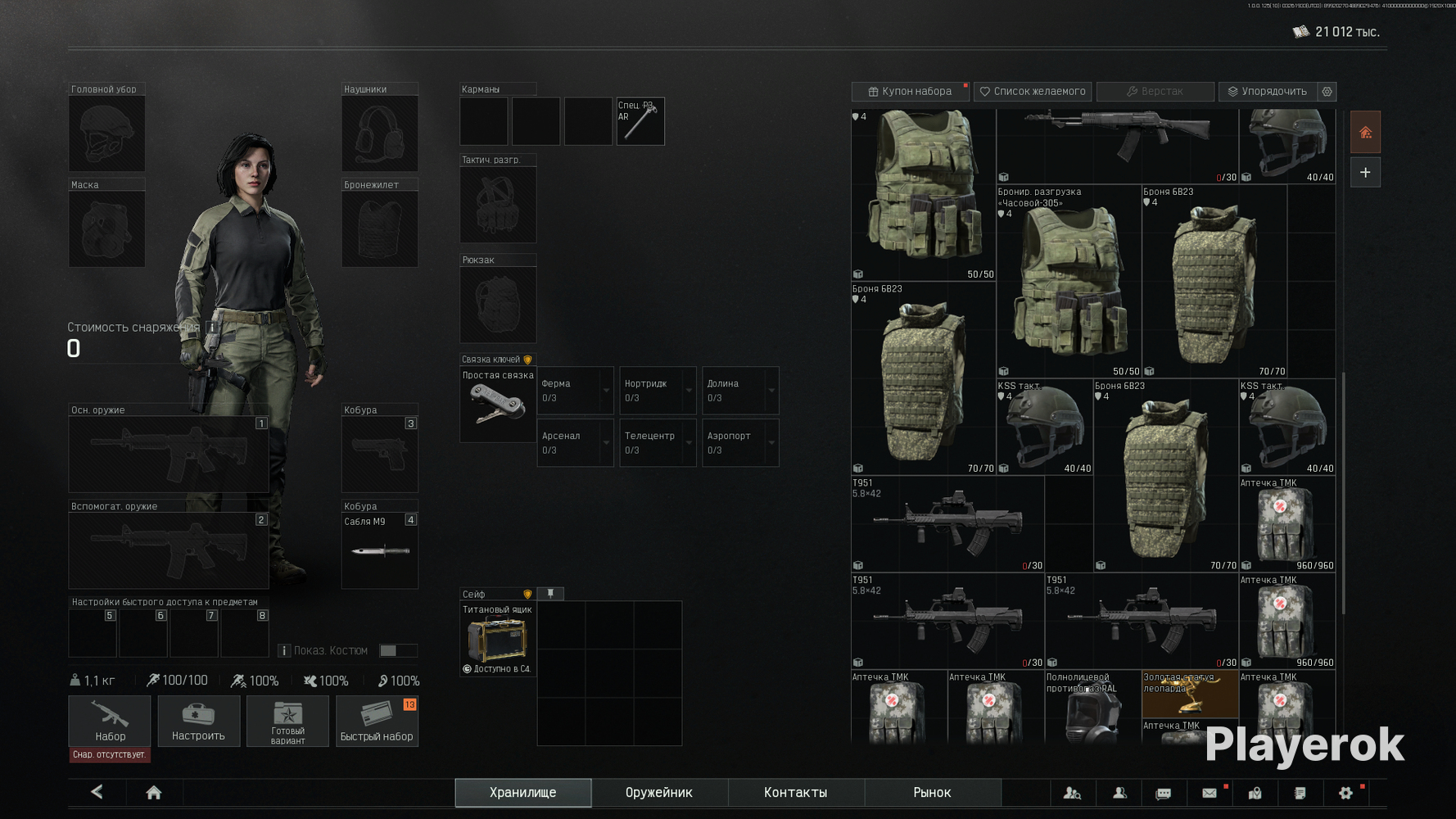Screen dimensions: 1456x819
Task: Click the Настроить button
Action: point(198,721)
